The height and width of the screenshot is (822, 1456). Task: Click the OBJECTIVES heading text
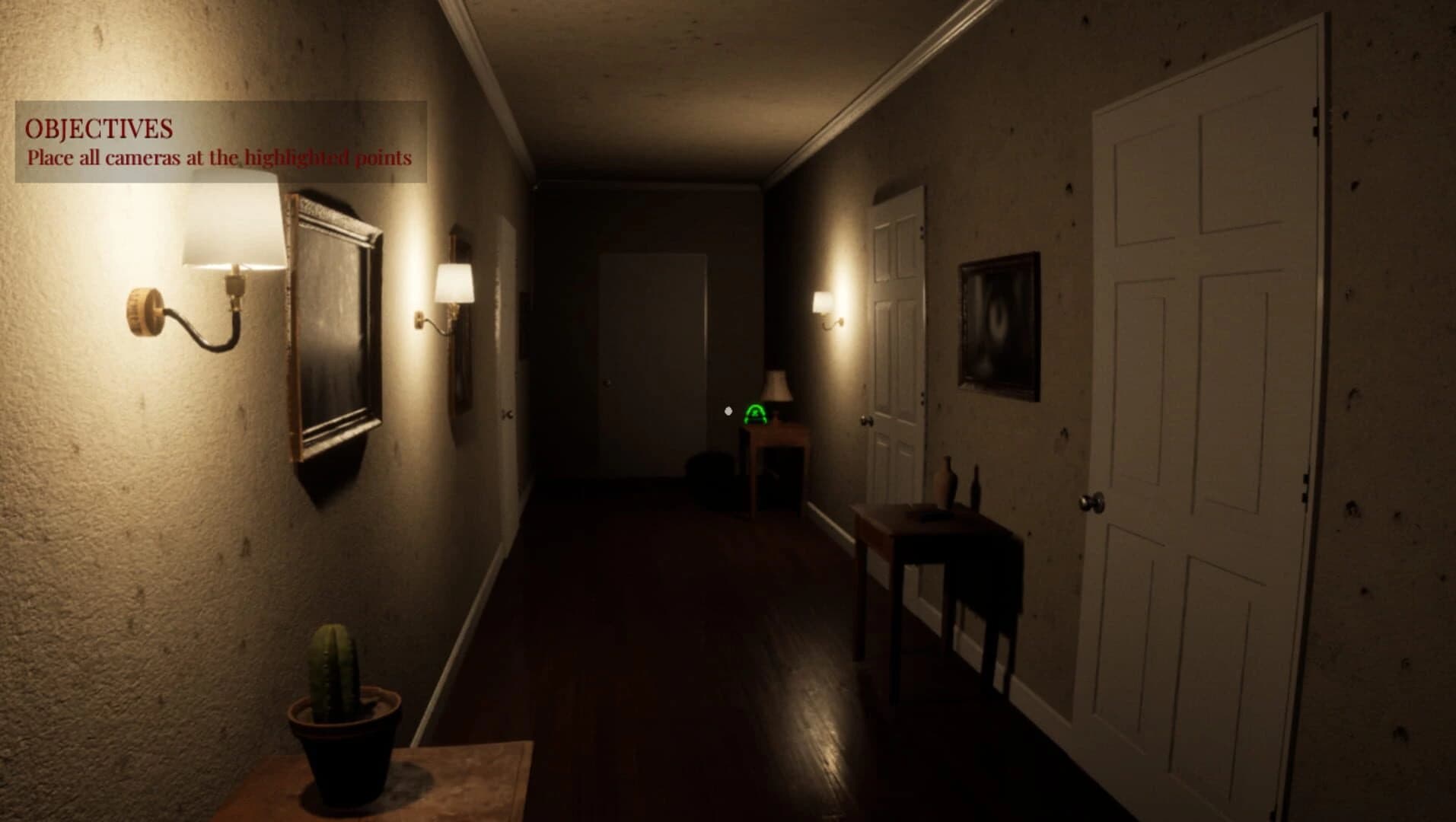97,127
